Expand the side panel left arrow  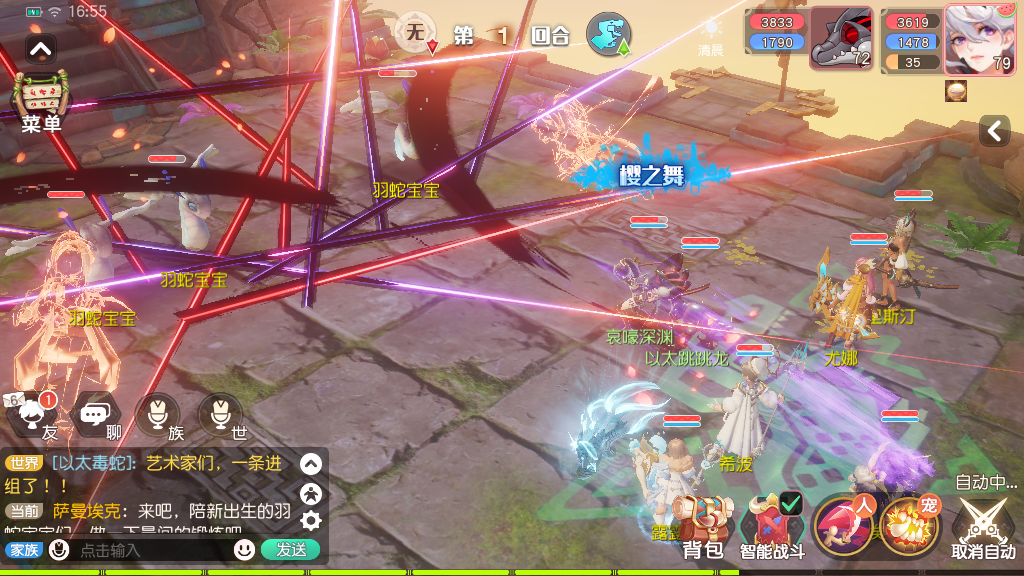coord(994,130)
